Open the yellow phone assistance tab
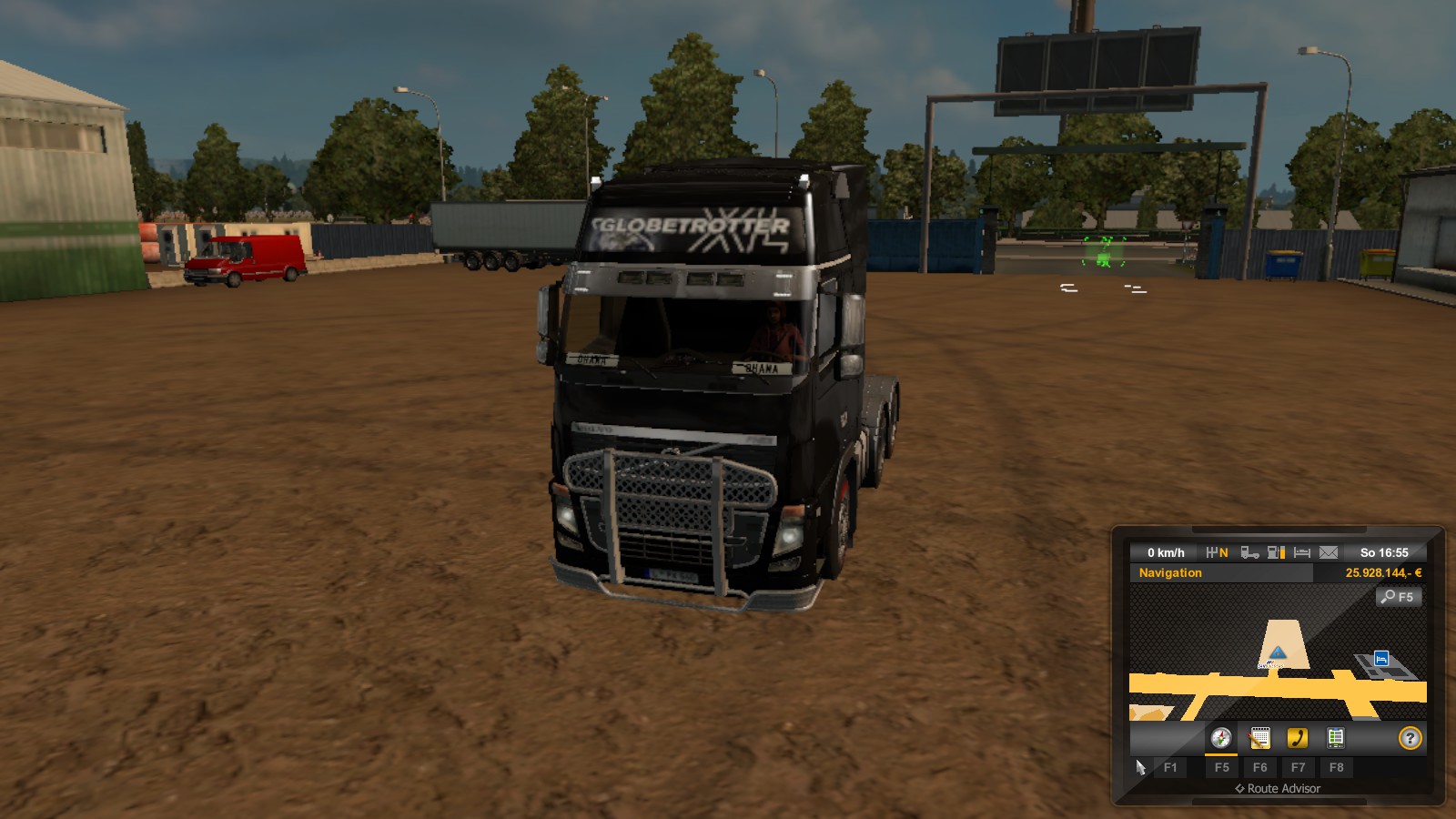The image size is (1456, 819). [x=1298, y=738]
